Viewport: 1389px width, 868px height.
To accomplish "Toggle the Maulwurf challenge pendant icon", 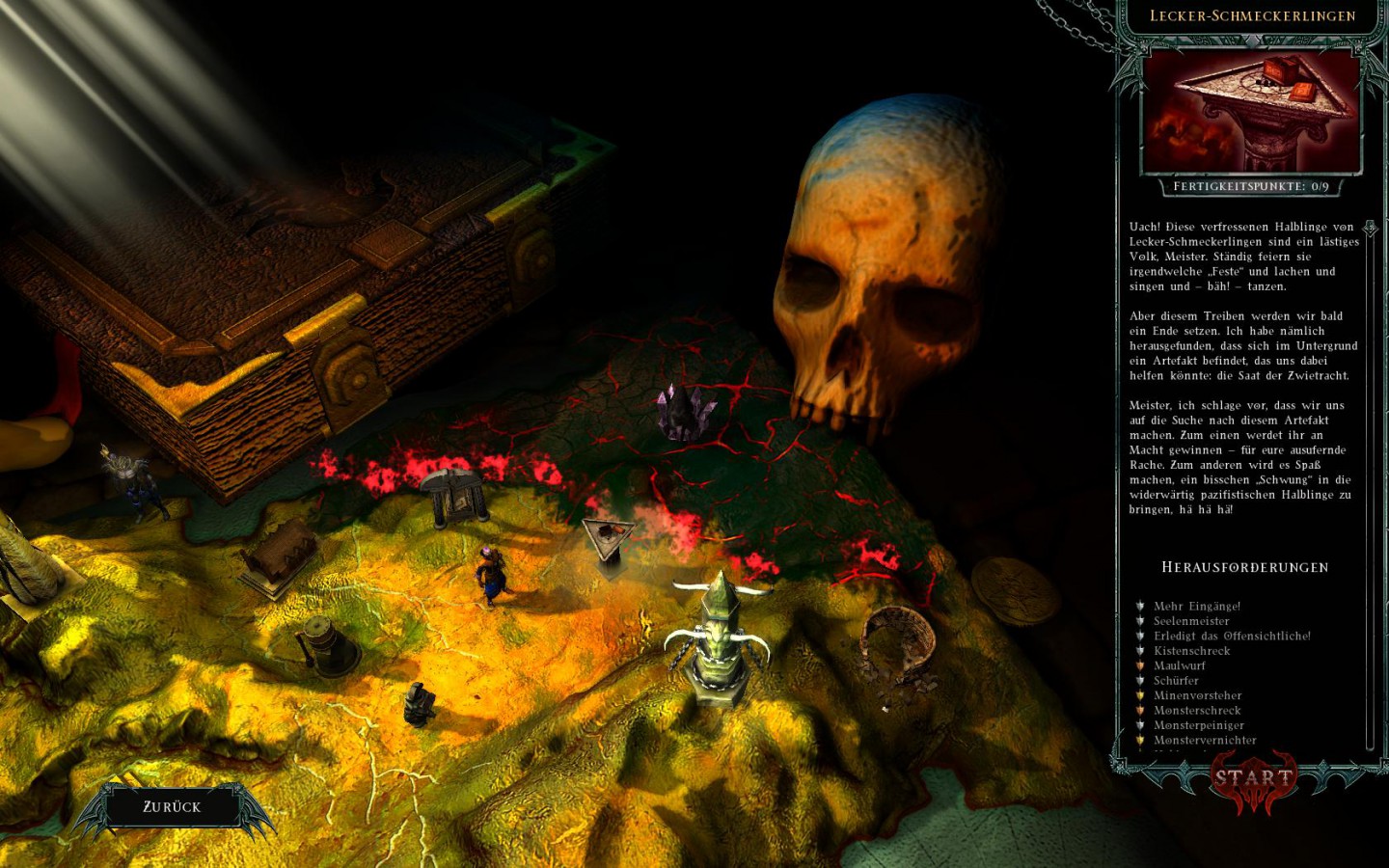I will point(1139,666).
